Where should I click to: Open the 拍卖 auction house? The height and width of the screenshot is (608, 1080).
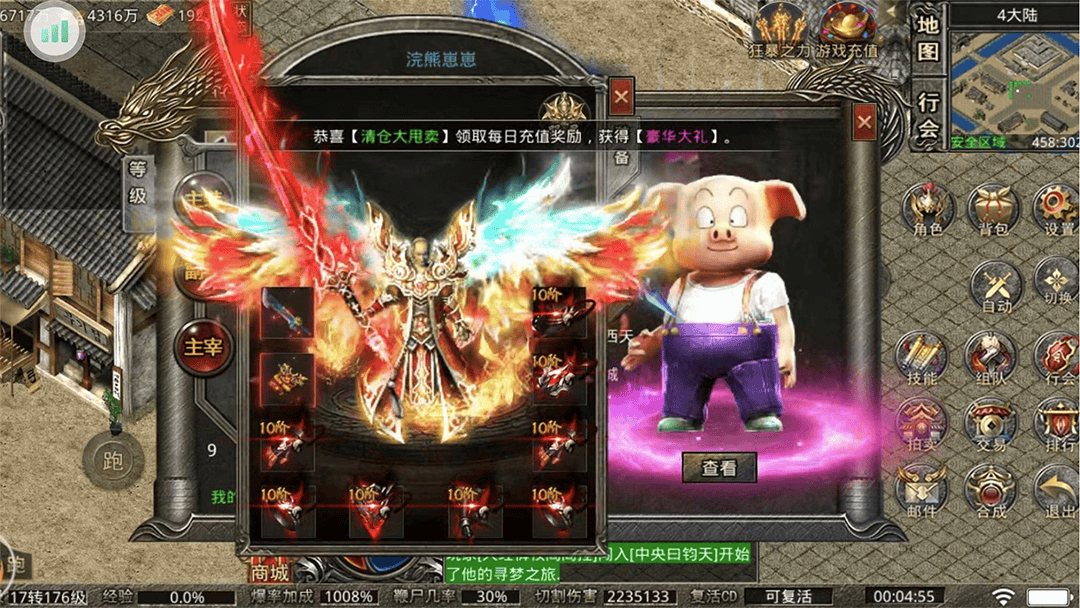[922, 424]
